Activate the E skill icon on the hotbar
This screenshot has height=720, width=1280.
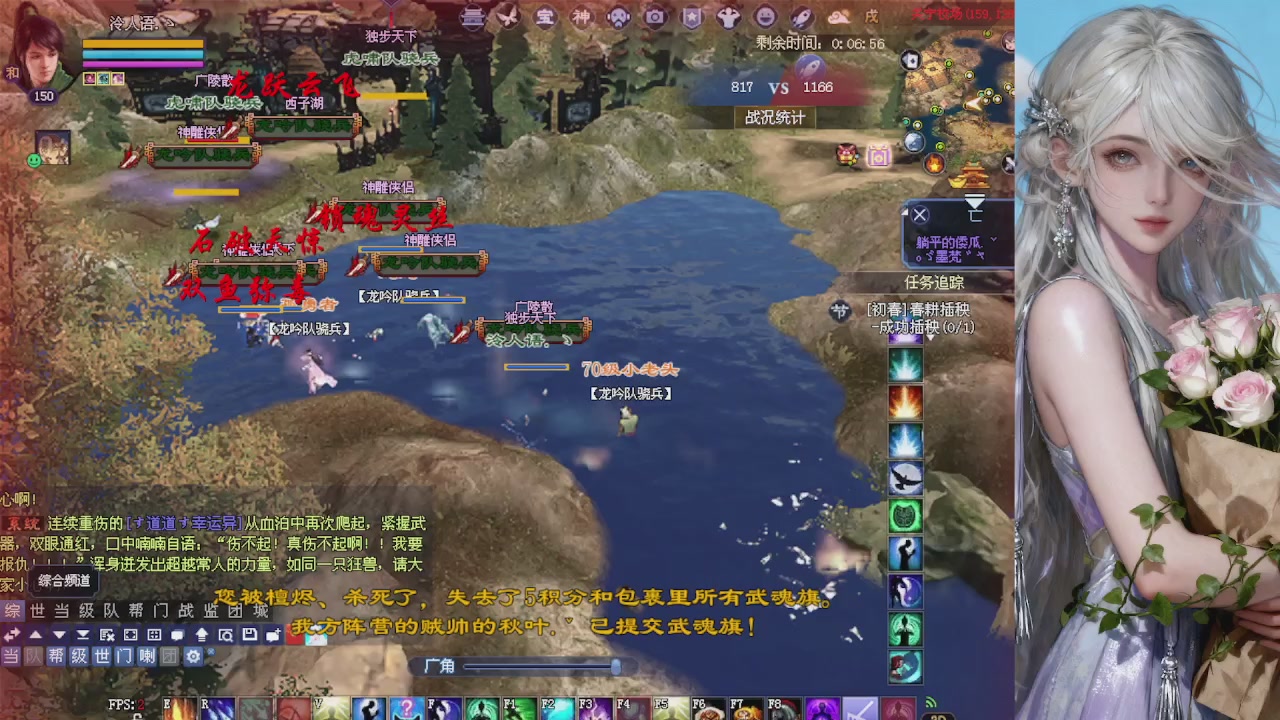[178, 712]
